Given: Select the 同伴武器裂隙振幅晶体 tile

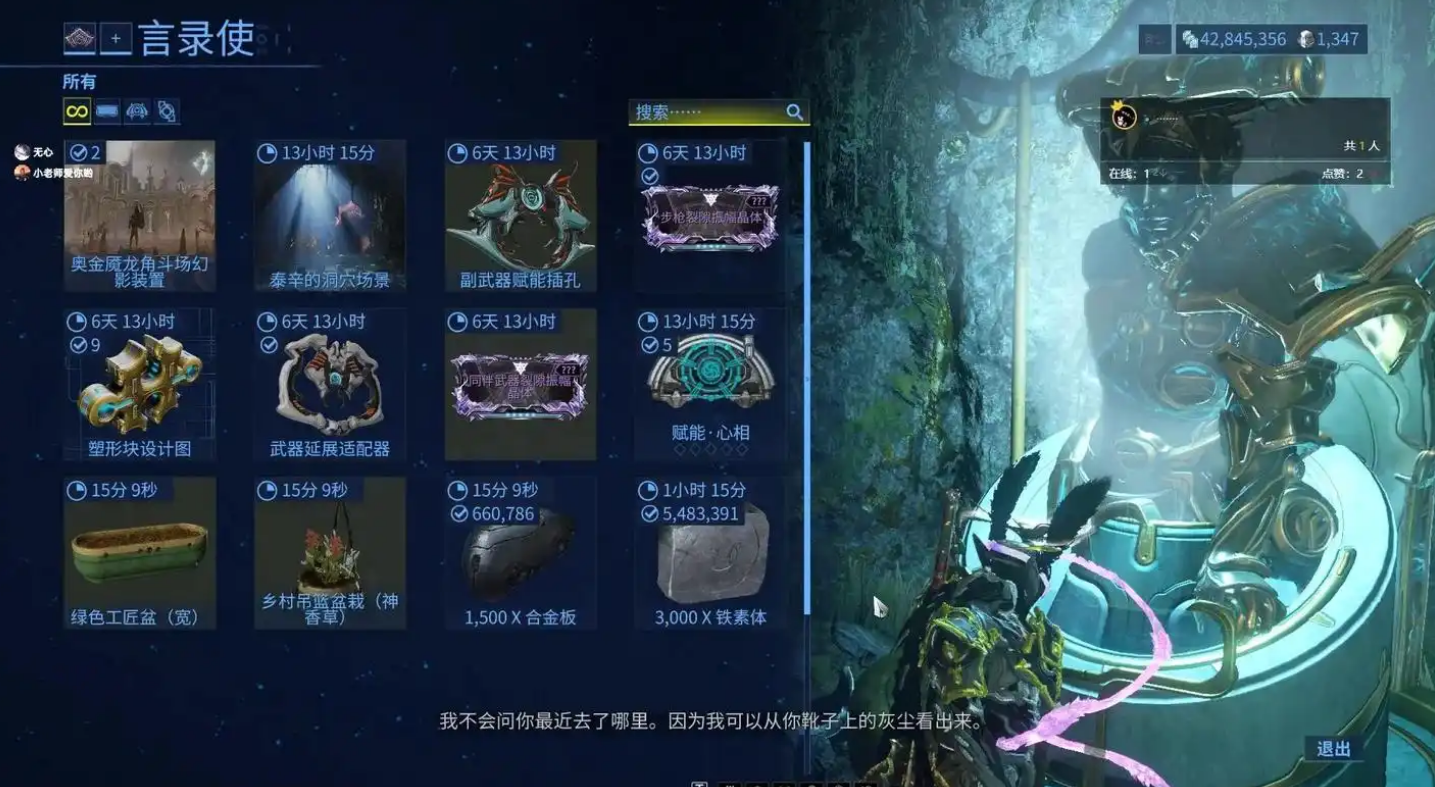Looking at the screenshot, I should click(520, 385).
